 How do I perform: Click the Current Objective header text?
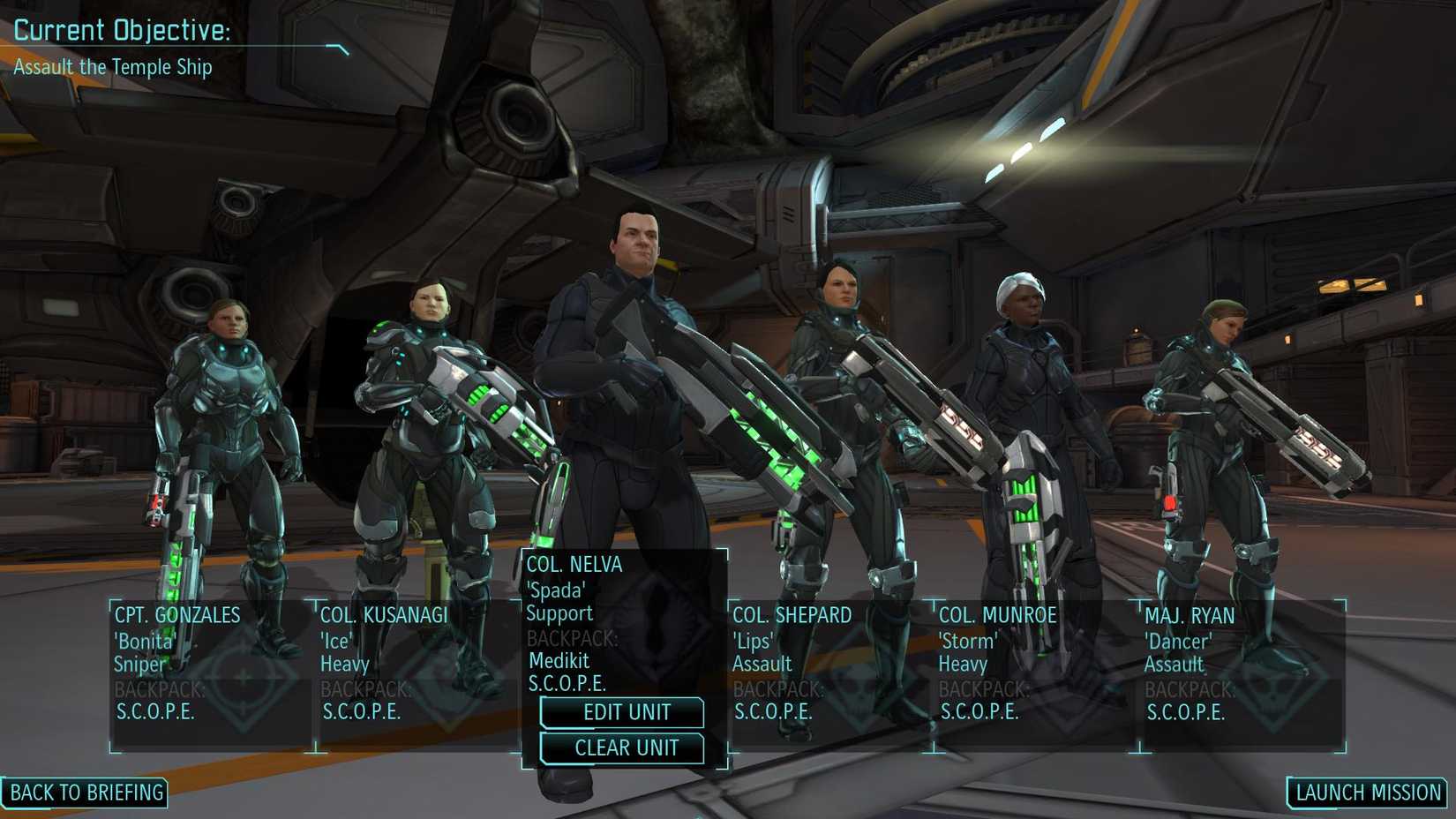[120, 29]
